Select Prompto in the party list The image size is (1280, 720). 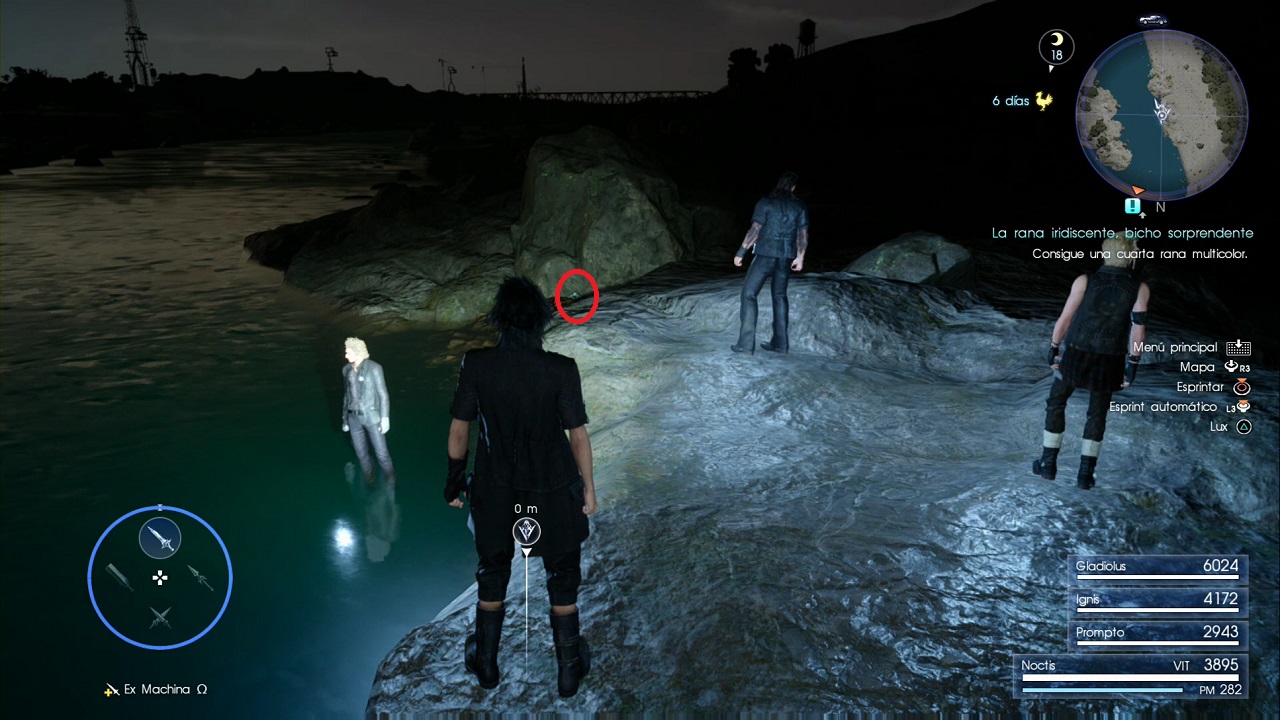[1157, 633]
